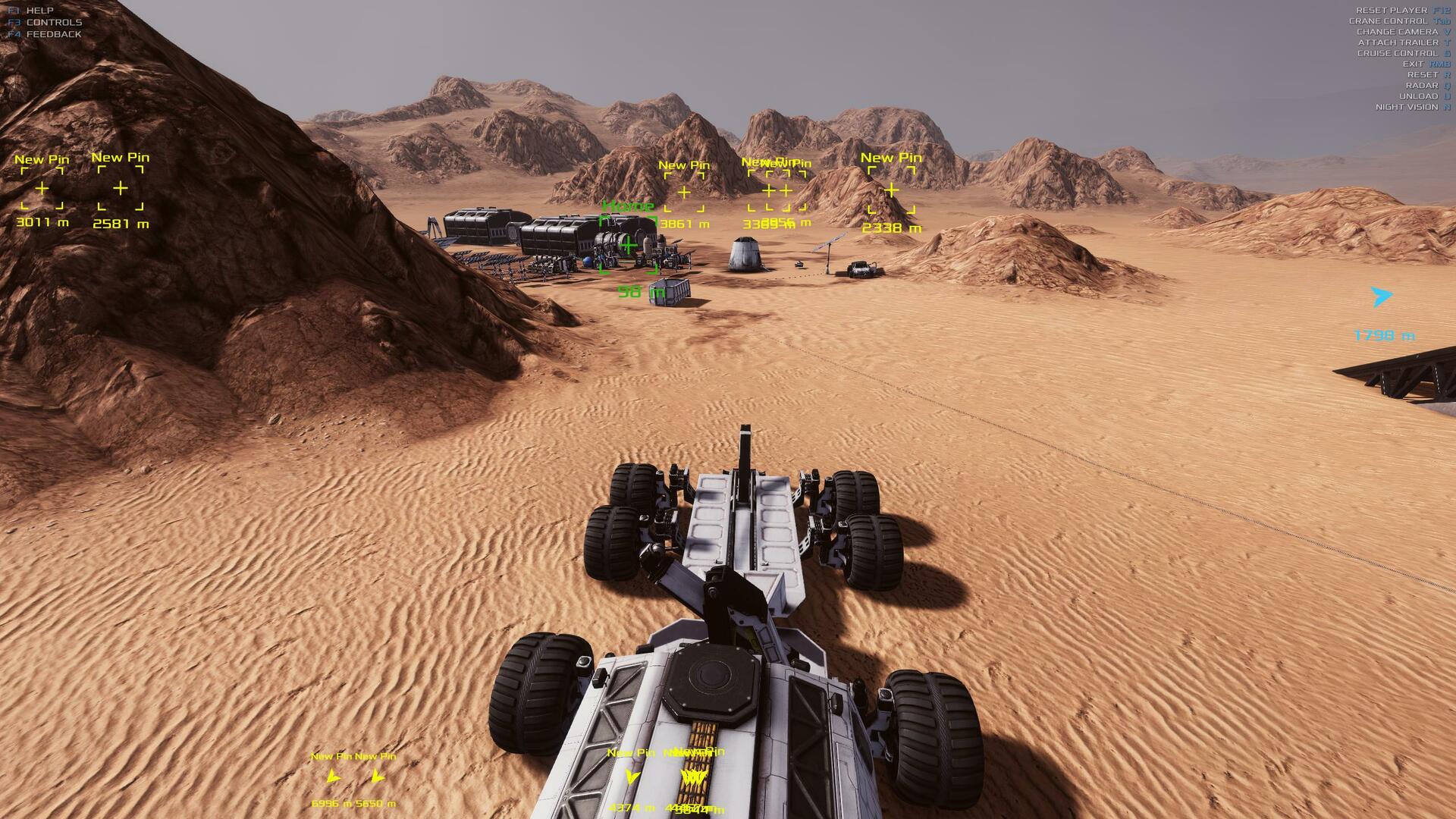This screenshot has height=819, width=1456.
Task: Select the New Pin marker at 3011 m
Action: (42, 188)
